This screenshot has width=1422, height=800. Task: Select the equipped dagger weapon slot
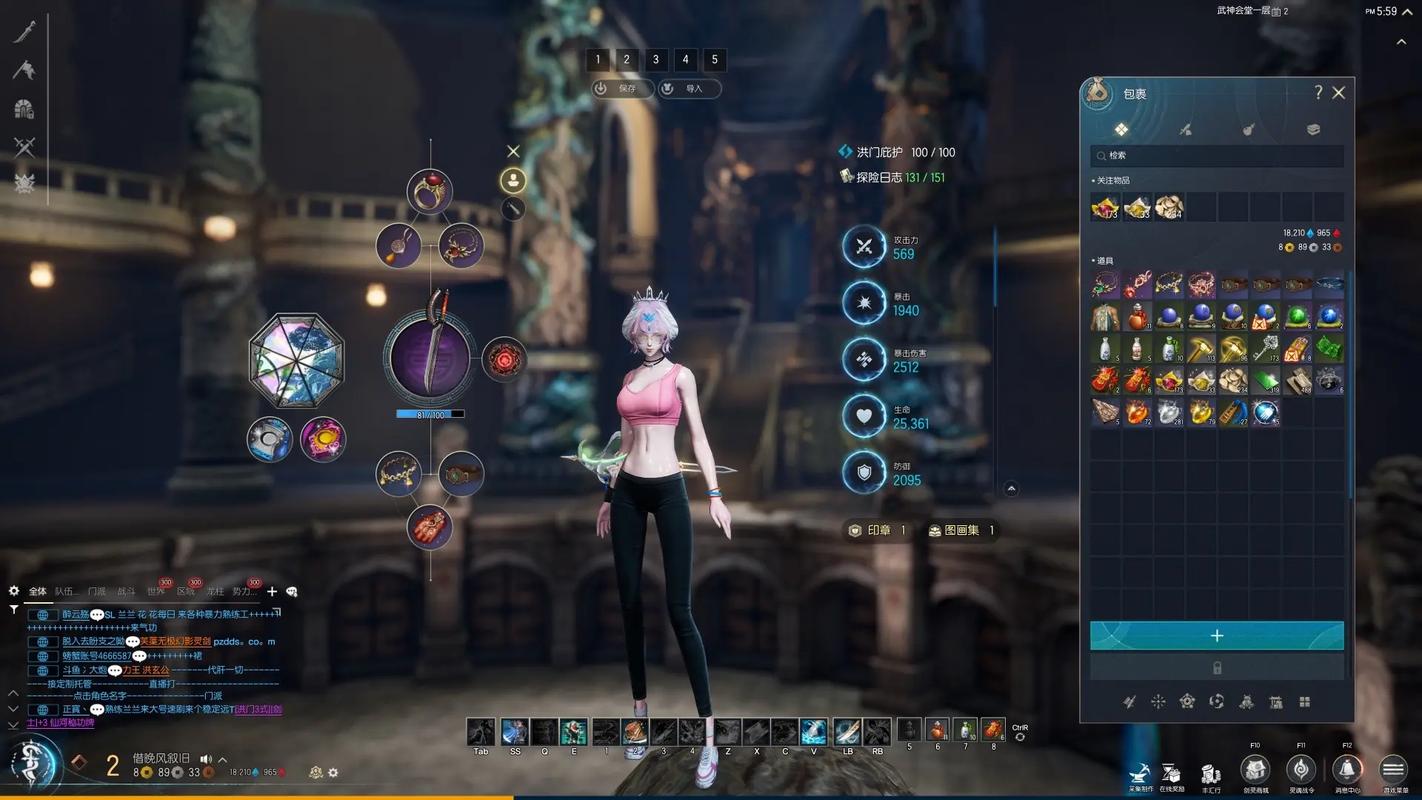pyautogui.click(x=430, y=355)
